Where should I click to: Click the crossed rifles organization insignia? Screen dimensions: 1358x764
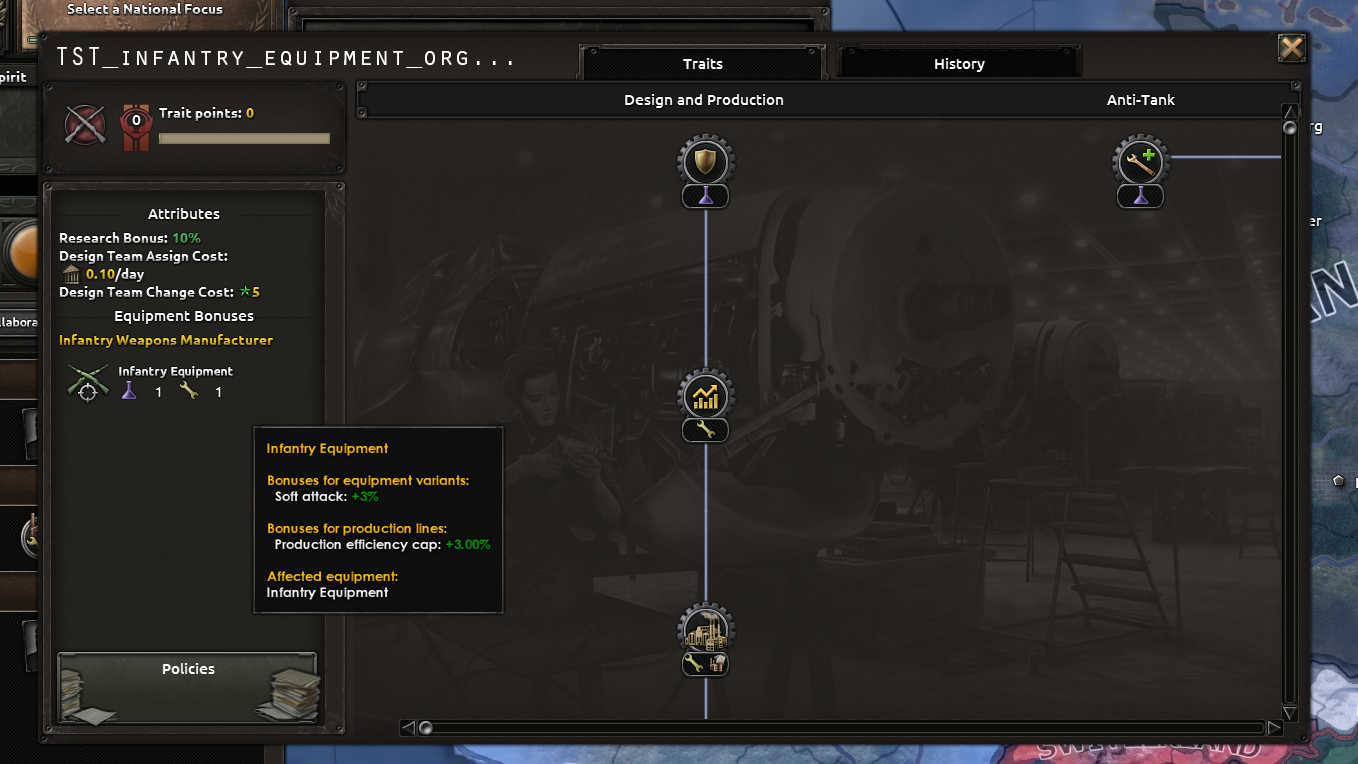pos(85,125)
